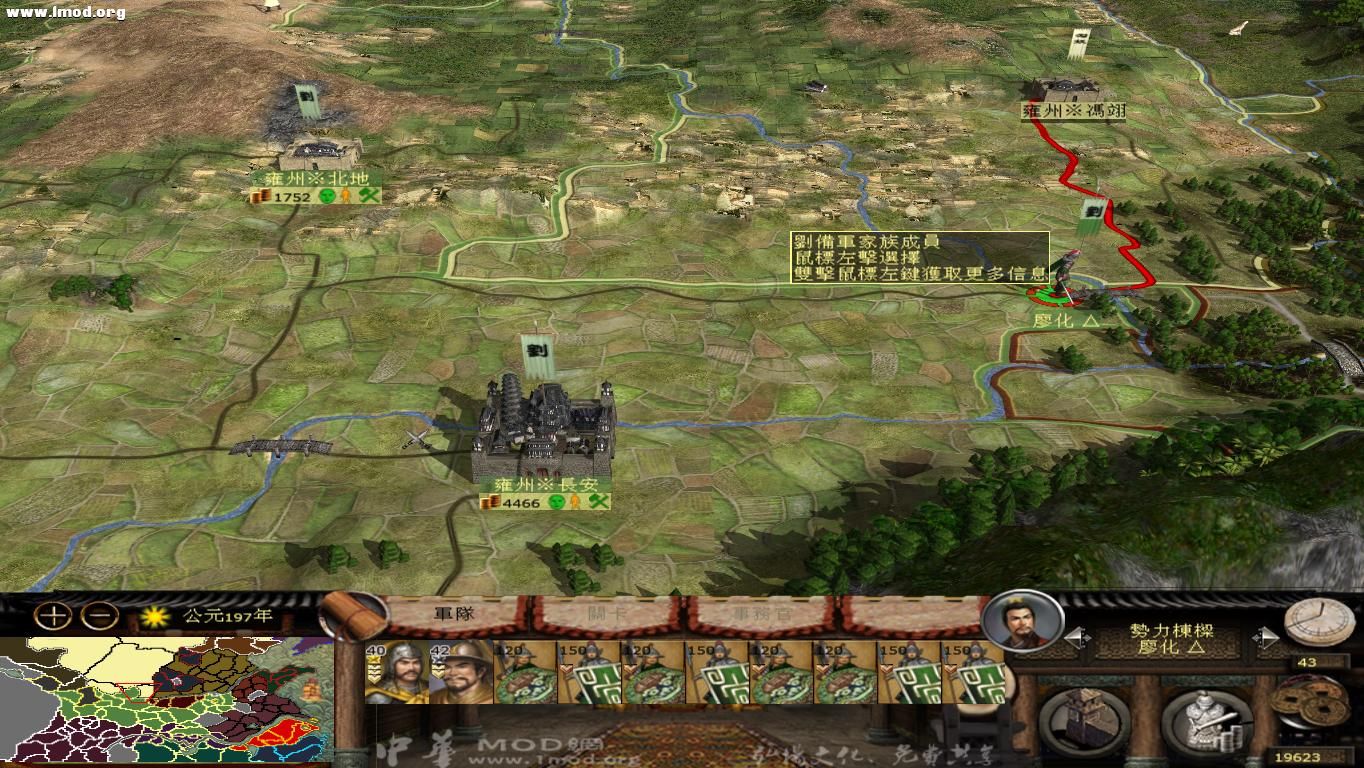Zoom in the minimap with the plus button

(x=53, y=615)
